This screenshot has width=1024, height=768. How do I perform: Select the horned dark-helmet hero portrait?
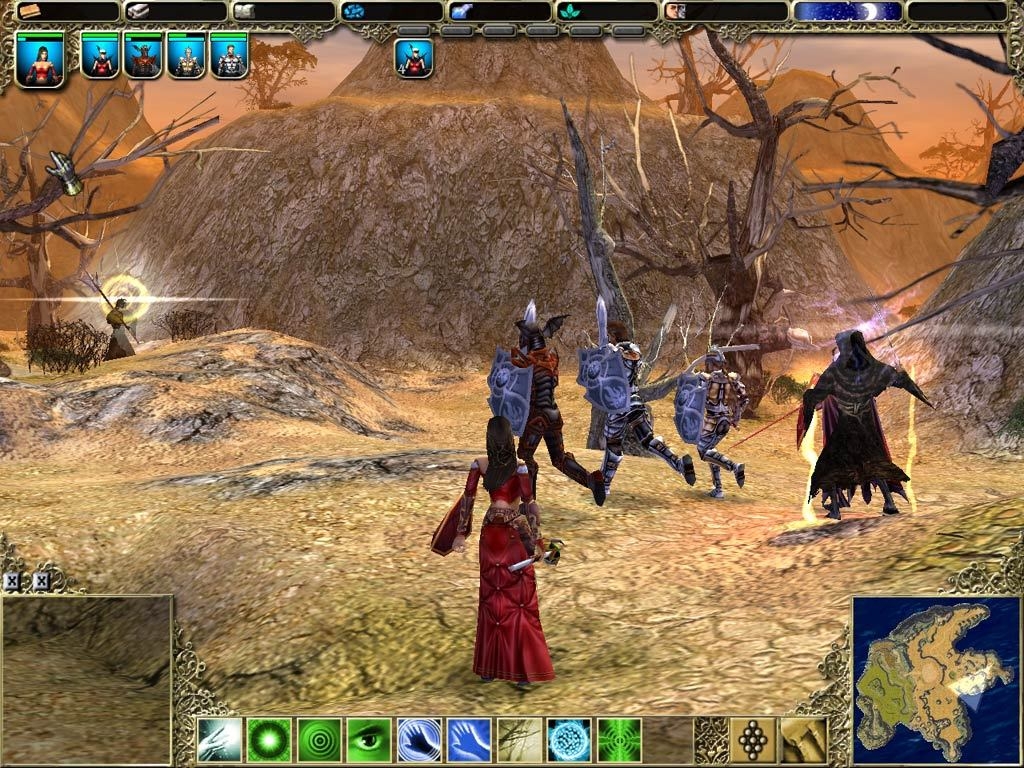coord(143,58)
